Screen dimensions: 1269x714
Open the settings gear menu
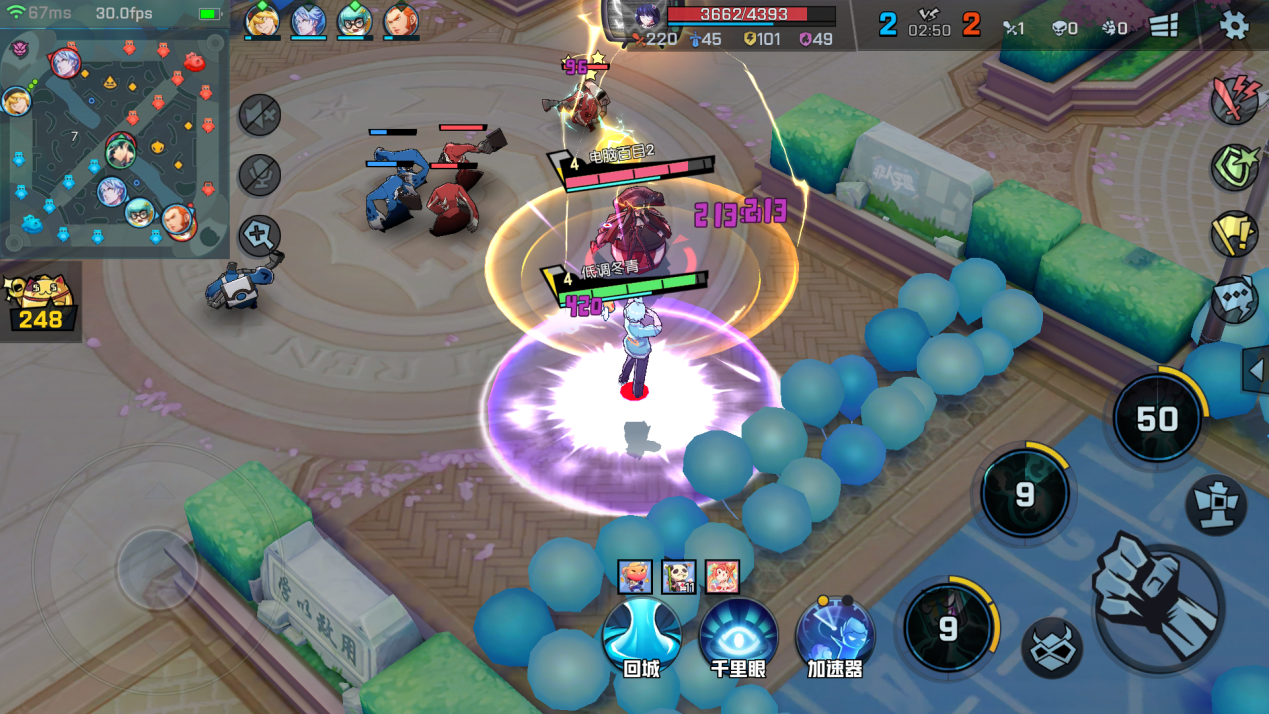point(1235,26)
